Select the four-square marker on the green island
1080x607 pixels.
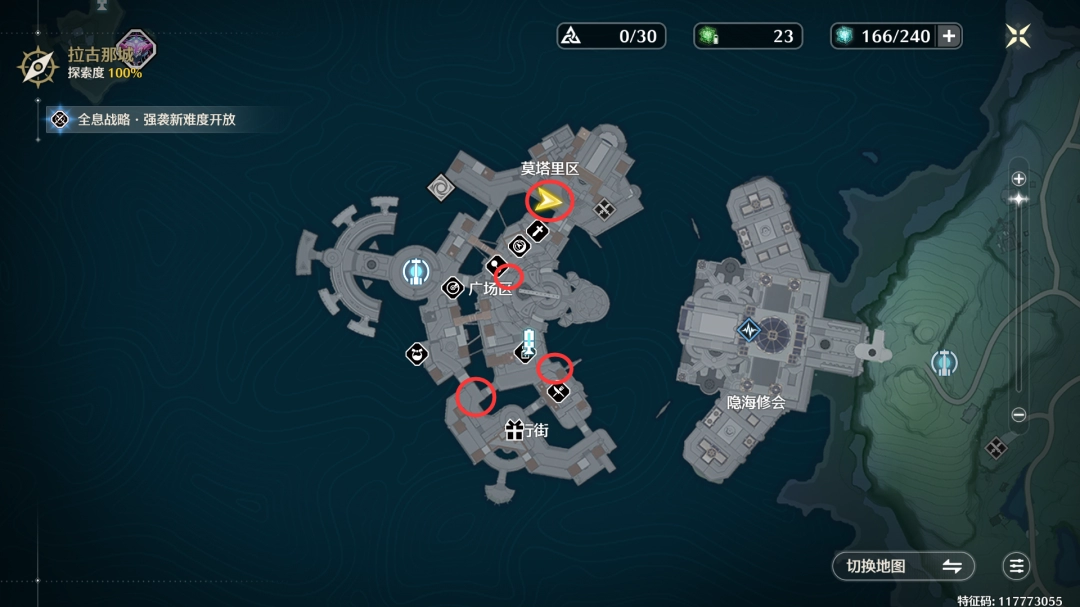pos(995,448)
